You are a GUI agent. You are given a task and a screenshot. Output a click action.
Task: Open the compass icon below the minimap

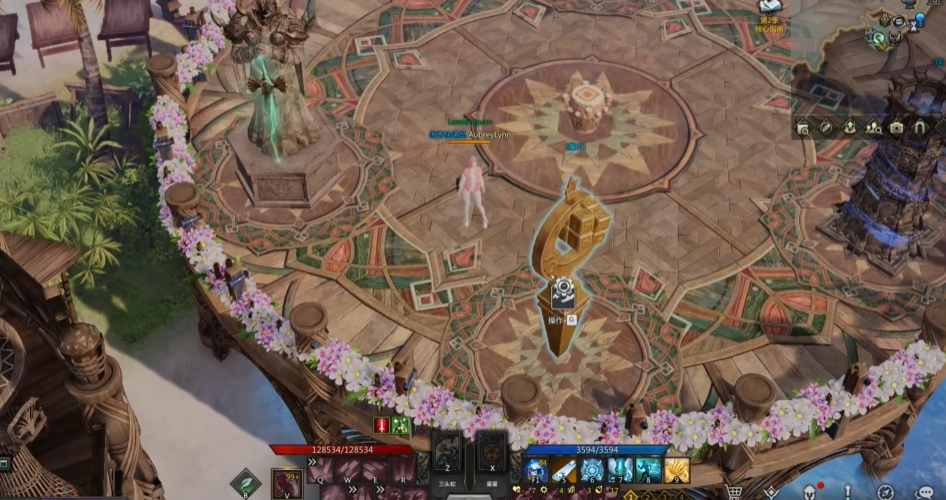point(826,128)
